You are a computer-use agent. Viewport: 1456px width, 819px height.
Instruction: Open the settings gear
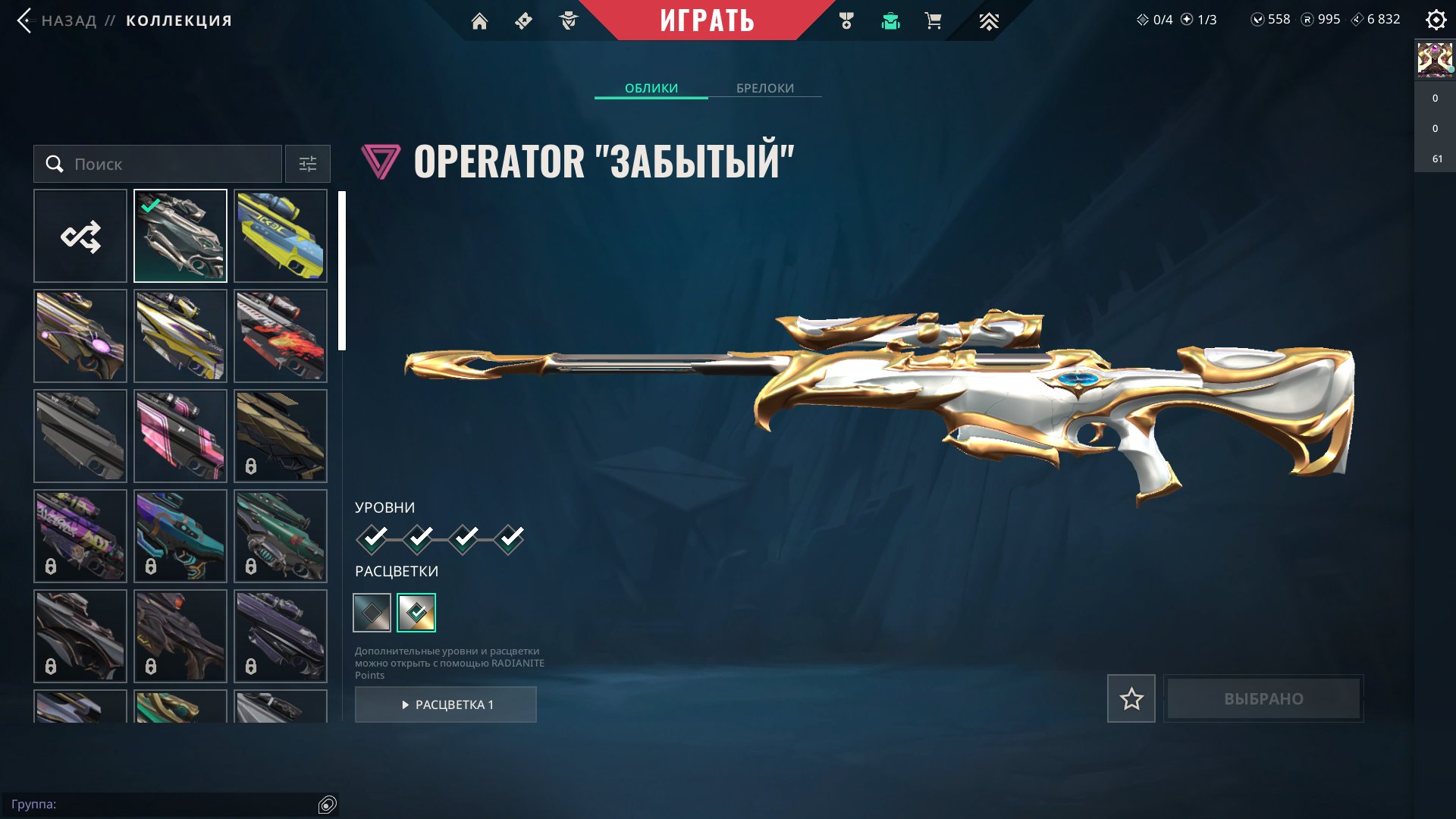[1436, 20]
